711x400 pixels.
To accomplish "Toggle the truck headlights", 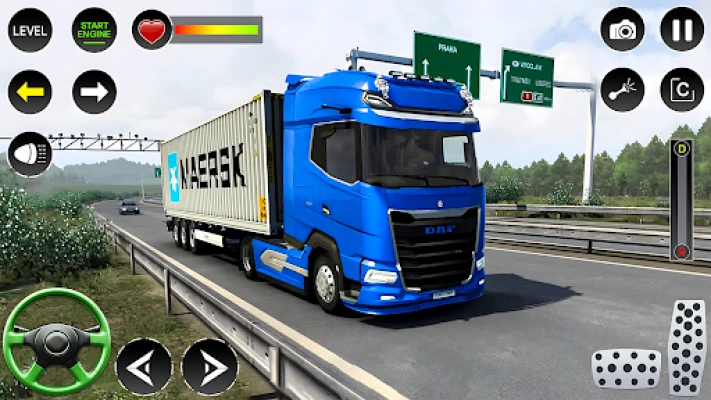I will click(x=30, y=154).
